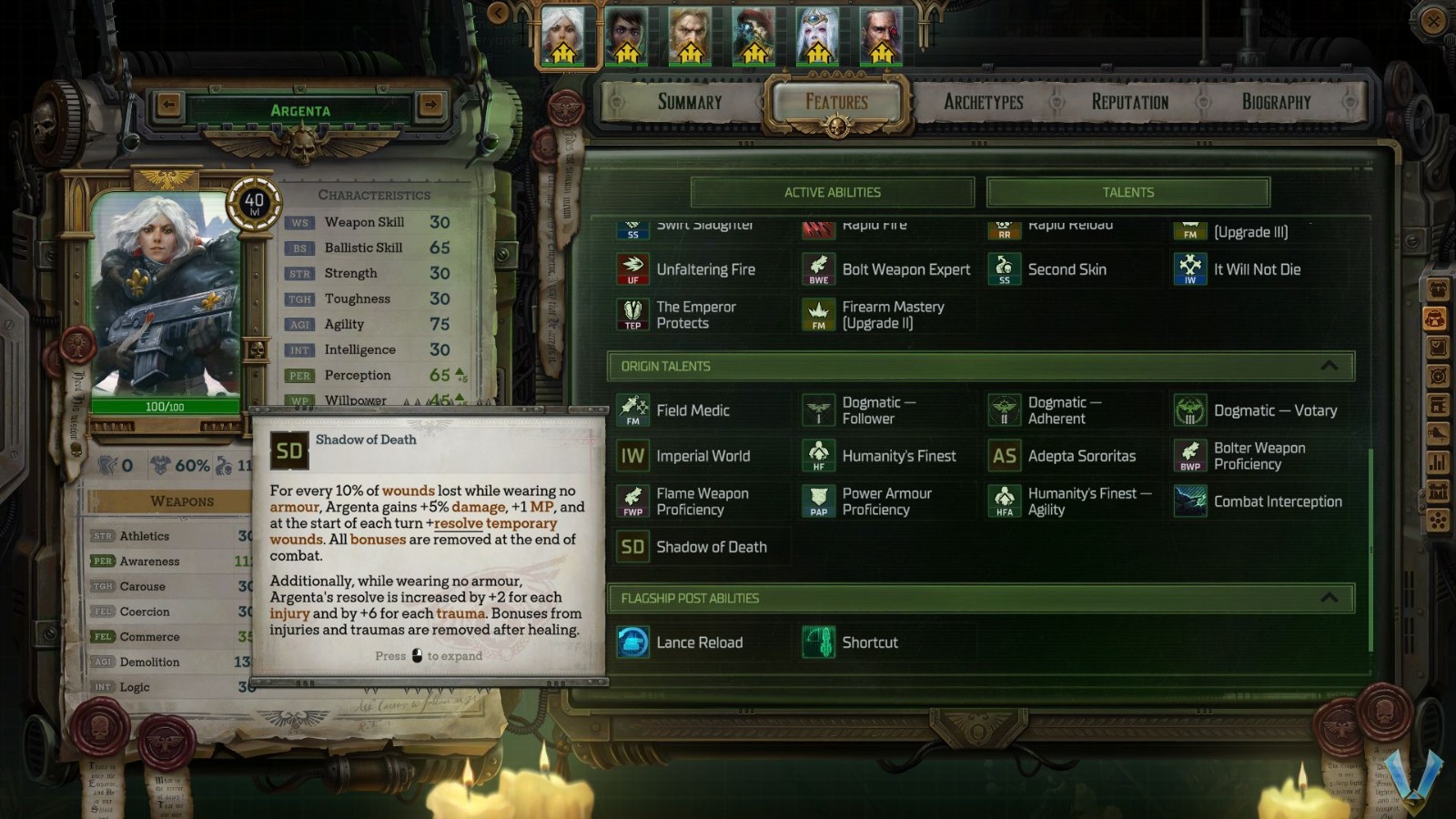
Task: Open the Archetypes tab
Action: (x=983, y=102)
